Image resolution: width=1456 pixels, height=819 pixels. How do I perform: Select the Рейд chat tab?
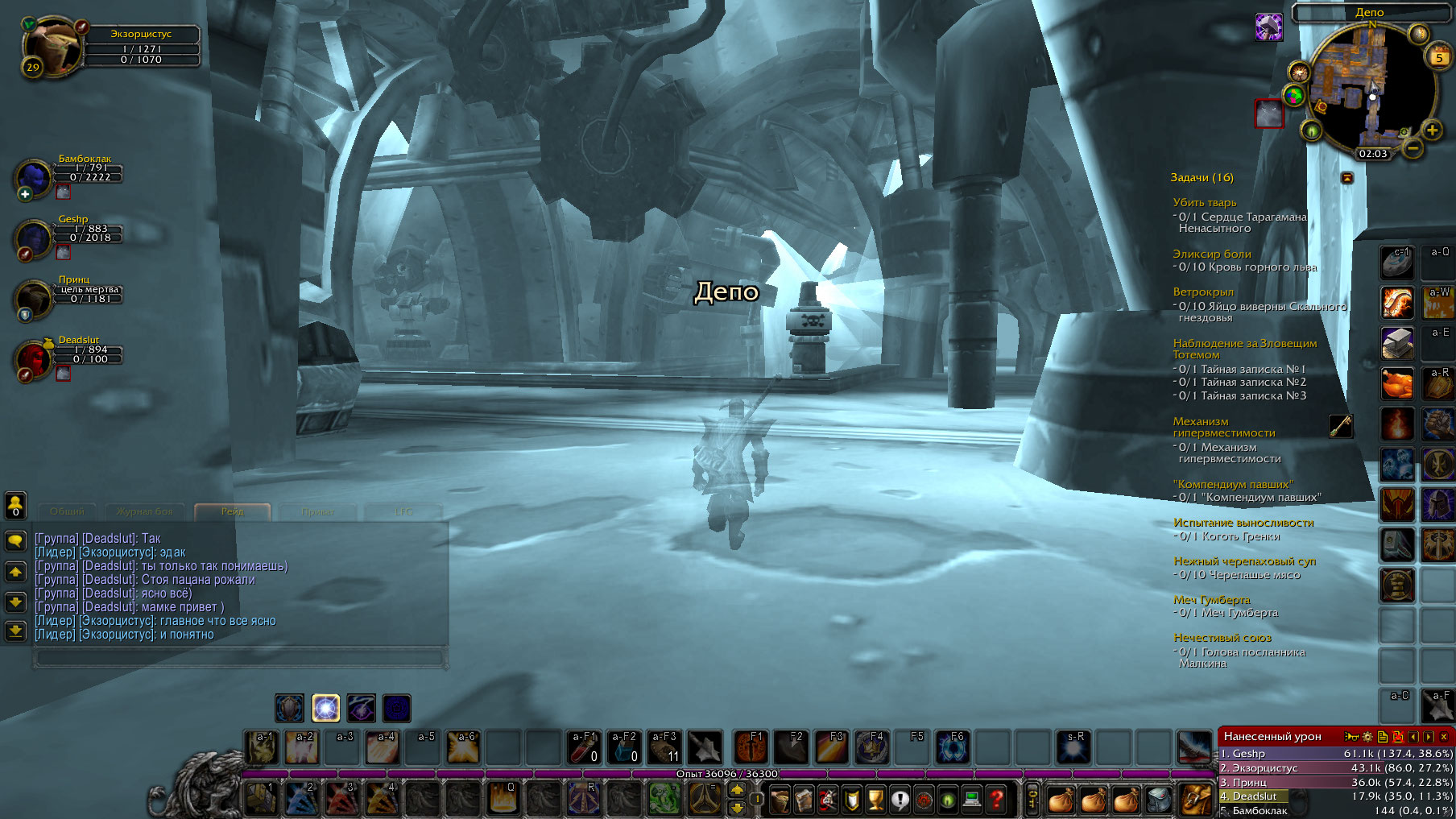[232, 511]
